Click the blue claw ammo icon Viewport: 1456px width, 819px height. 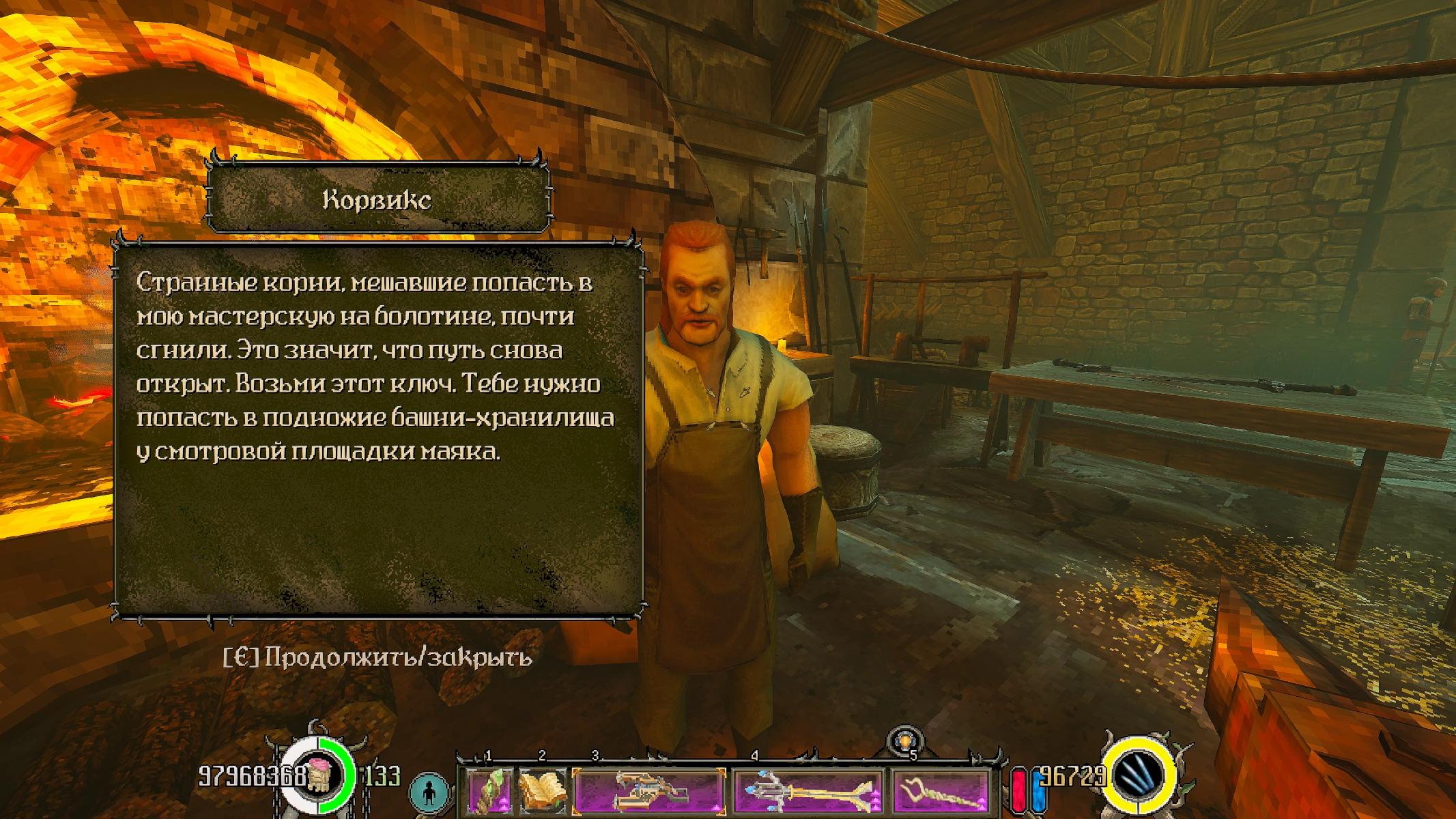click(x=1140, y=777)
